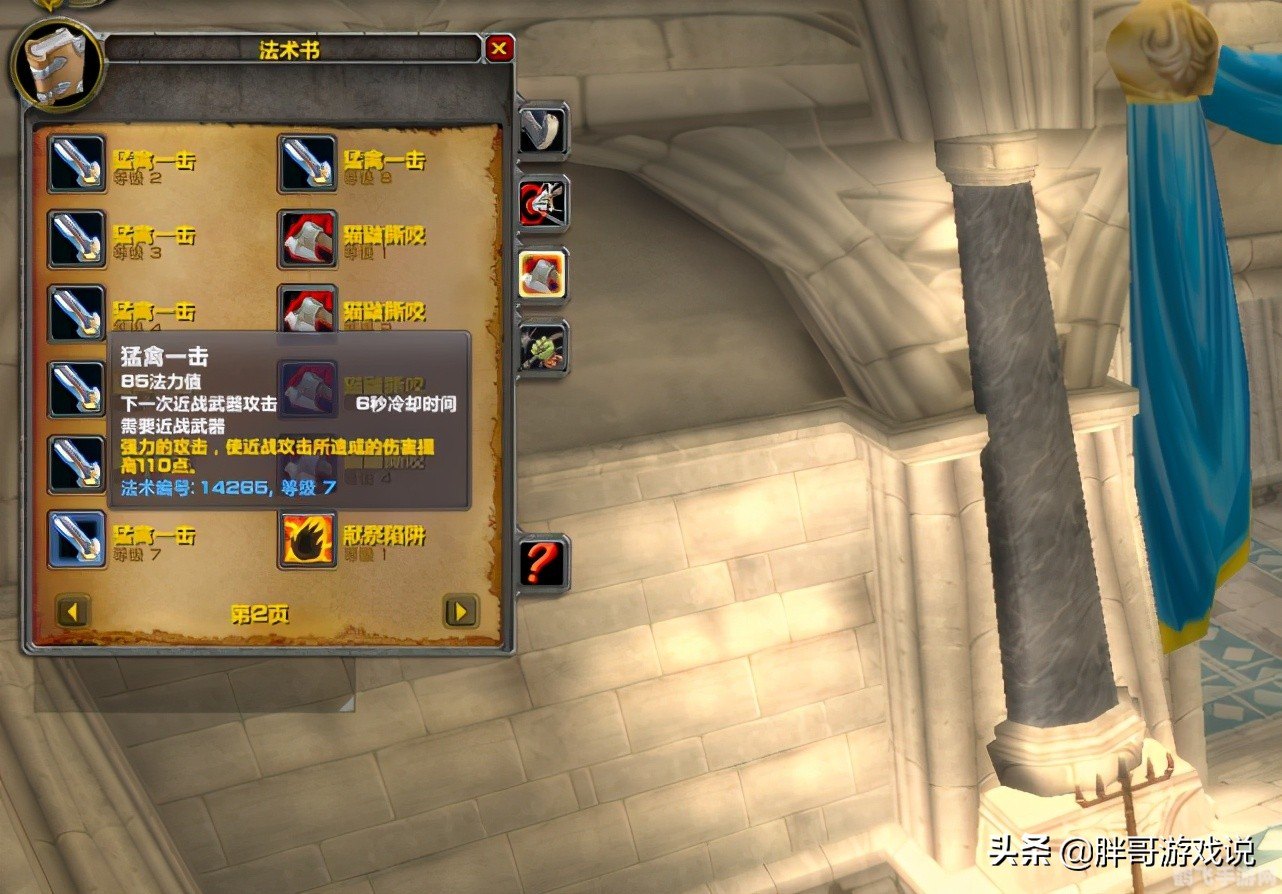Choose Mongoose Bite rank 2 icon

tap(307, 312)
